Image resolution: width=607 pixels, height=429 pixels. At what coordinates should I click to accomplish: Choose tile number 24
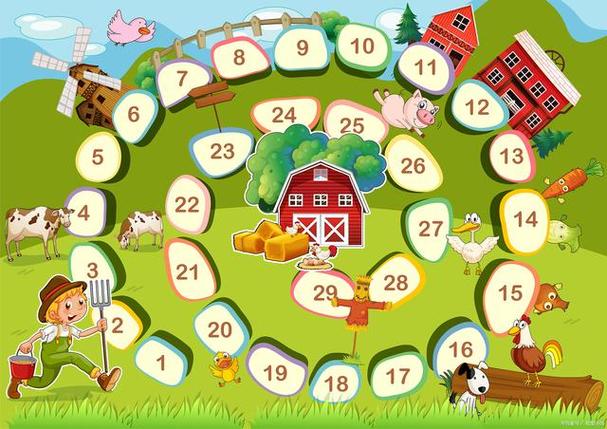click(x=284, y=115)
